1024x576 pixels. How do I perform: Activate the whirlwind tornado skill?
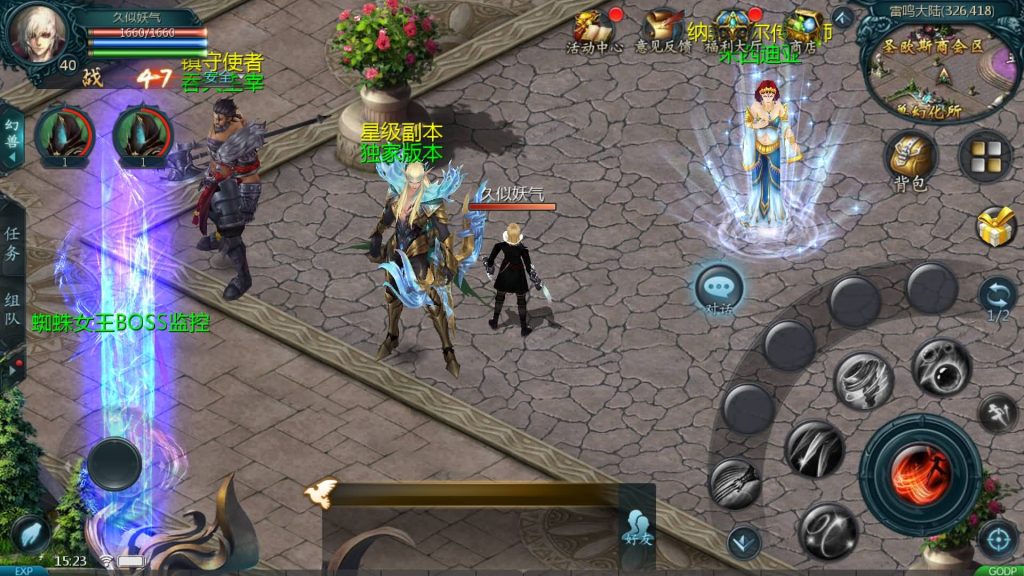click(863, 381)
